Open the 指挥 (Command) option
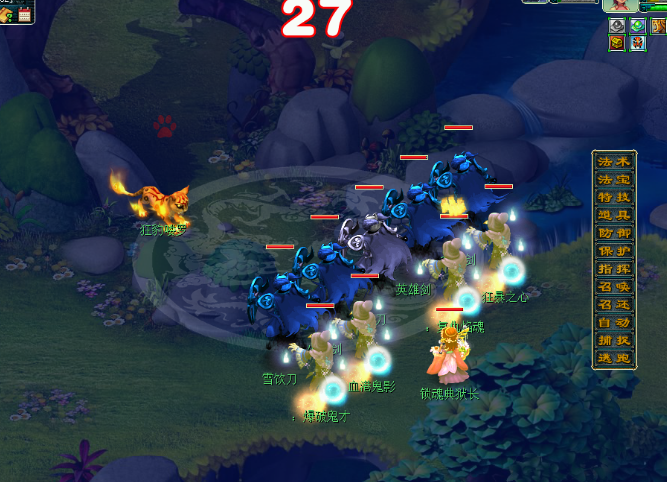The width and height of the screenshot is (667, 482). point(614,269)
